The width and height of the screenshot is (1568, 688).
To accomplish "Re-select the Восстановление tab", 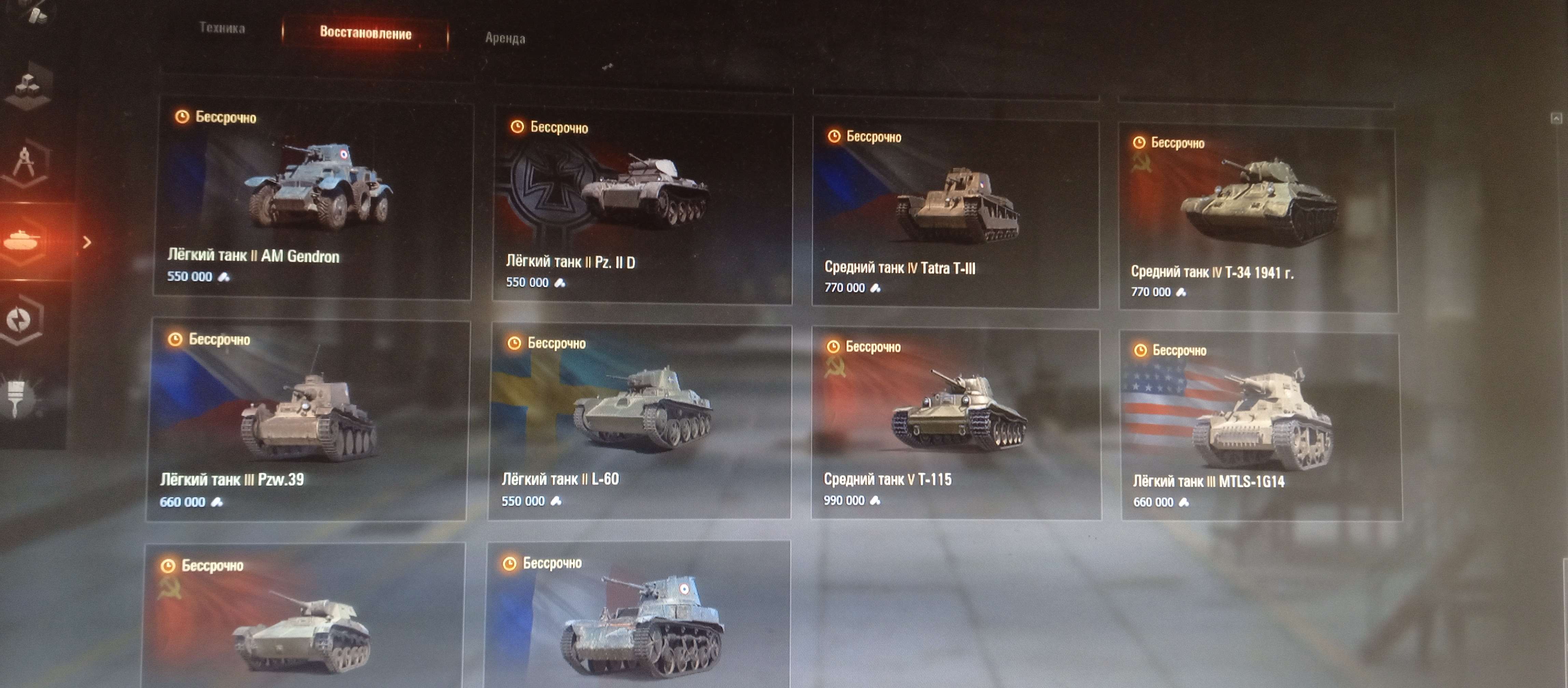I will 365,33.
